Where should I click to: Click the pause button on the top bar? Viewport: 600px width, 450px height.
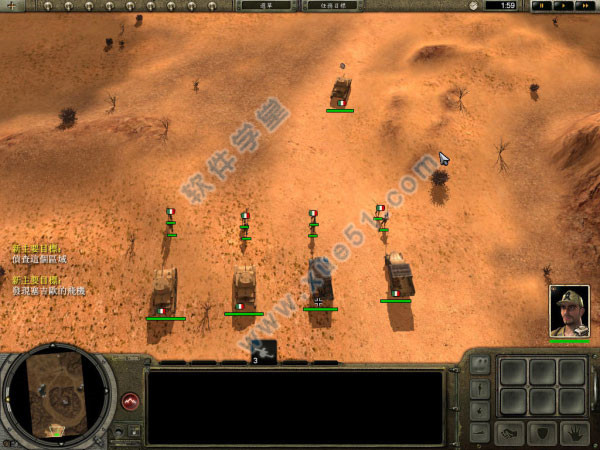541,5
